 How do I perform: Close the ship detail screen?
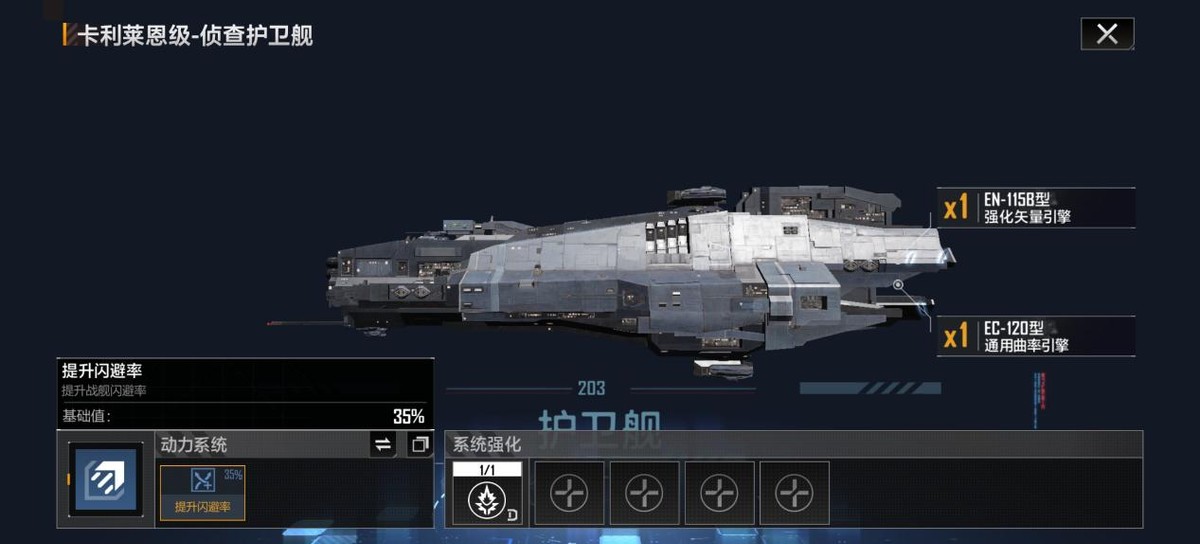click(x=1107, y=34)
